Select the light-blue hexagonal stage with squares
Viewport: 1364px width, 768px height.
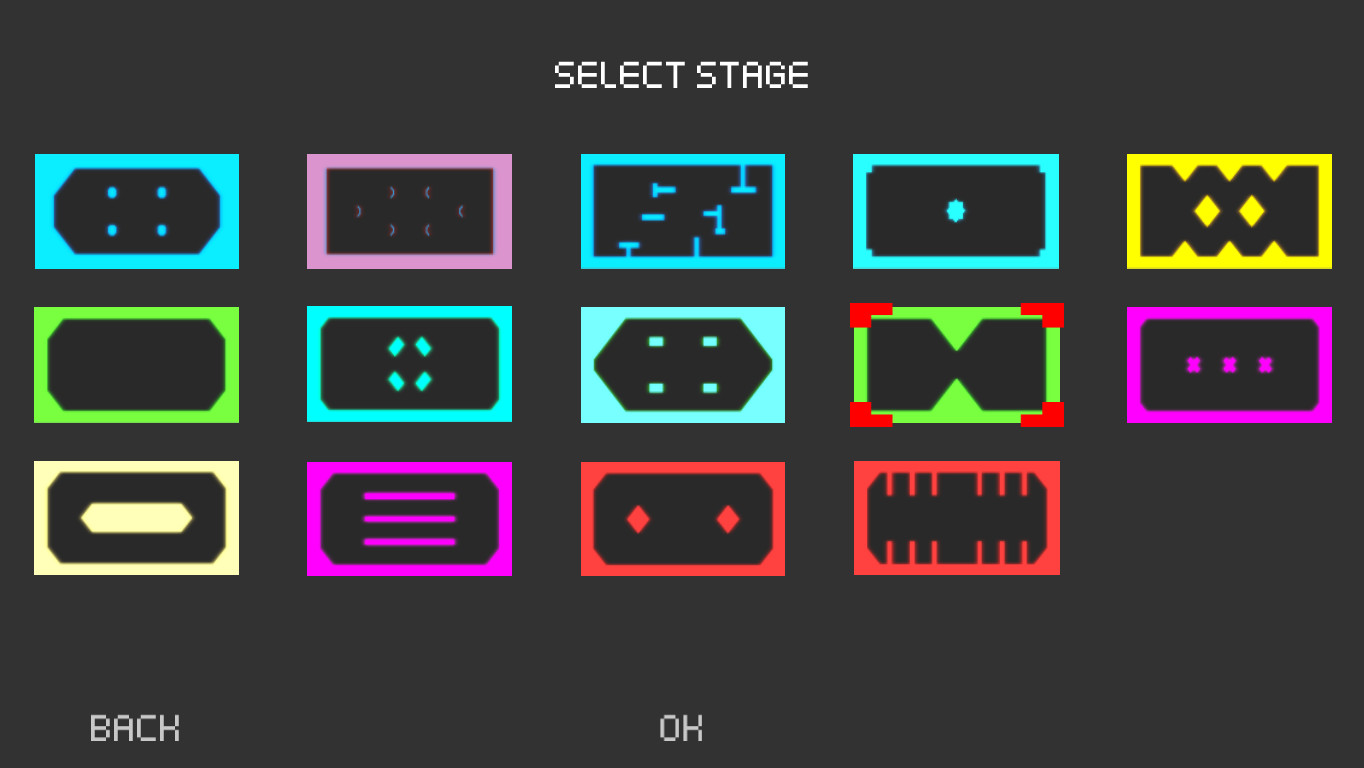tap(683, 364)
